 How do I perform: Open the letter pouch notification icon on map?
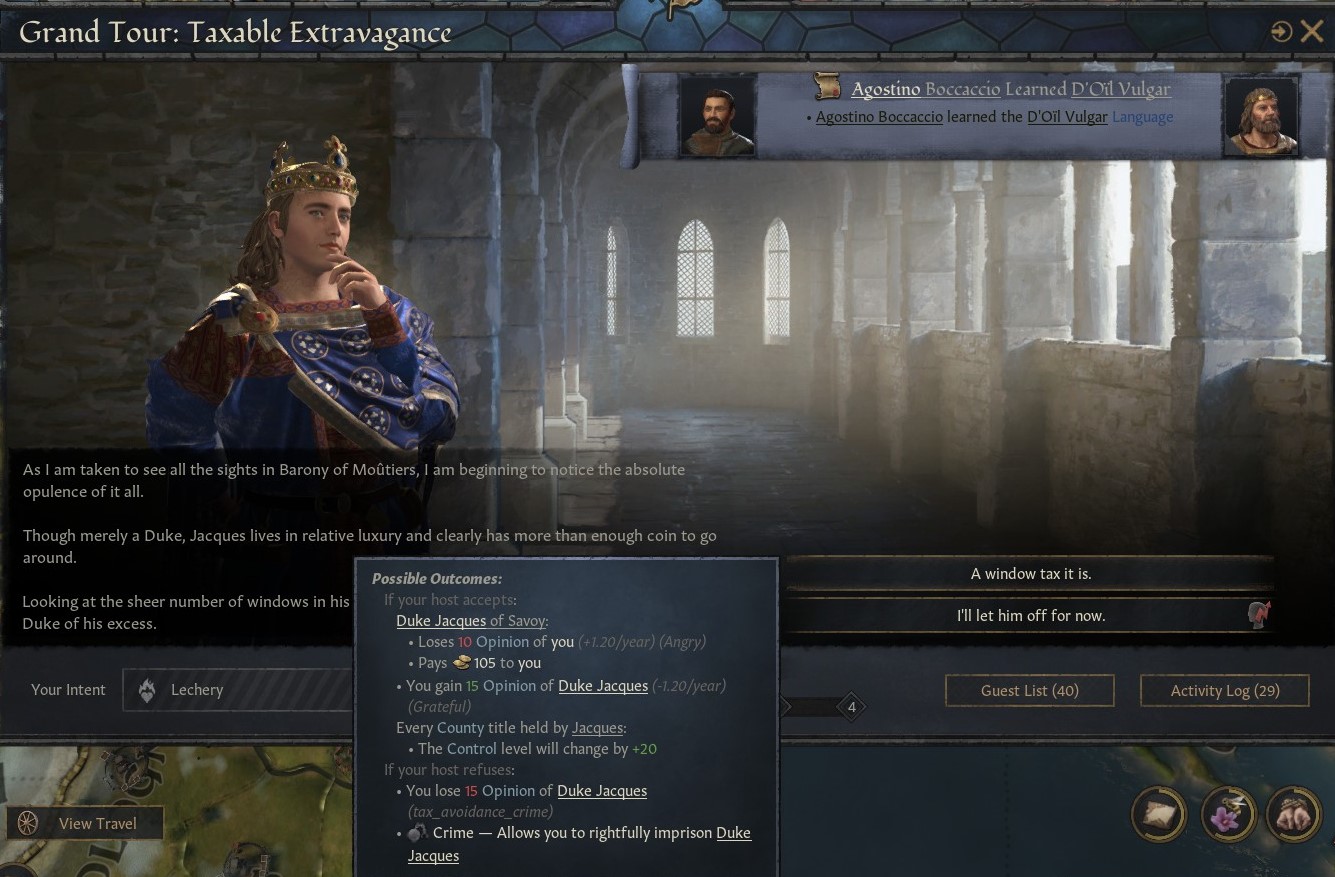tap(1158, 815)
